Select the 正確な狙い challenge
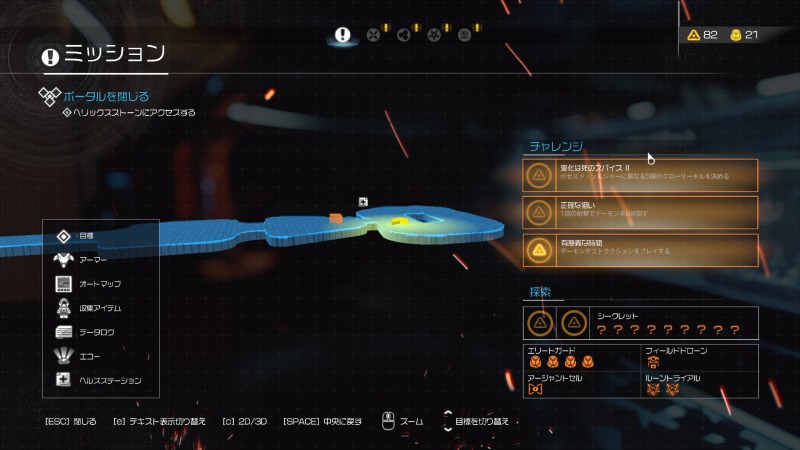This screenshot has height=450, width=800. click(641, 211)
